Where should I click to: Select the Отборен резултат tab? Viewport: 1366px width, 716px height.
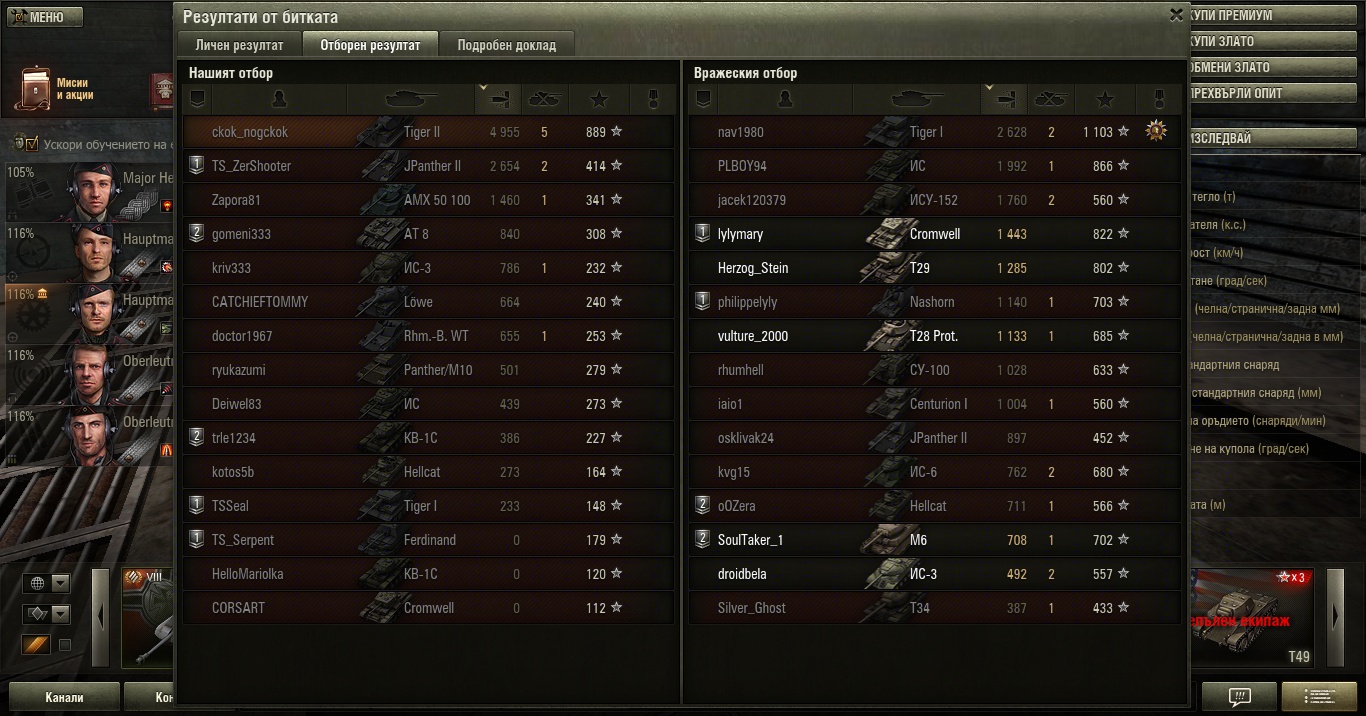(371, 45)
